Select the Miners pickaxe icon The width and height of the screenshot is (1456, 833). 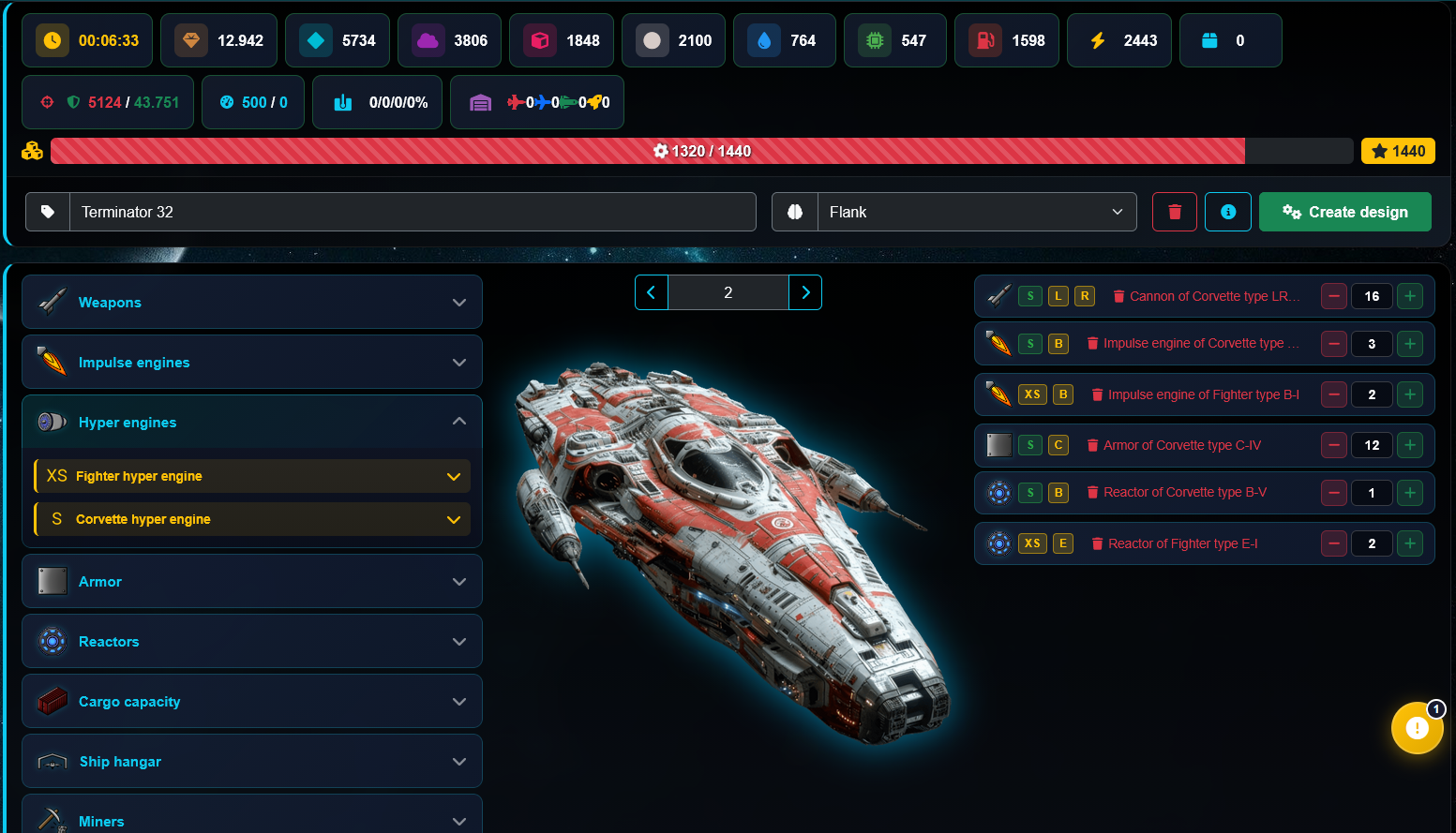(53, 817)
